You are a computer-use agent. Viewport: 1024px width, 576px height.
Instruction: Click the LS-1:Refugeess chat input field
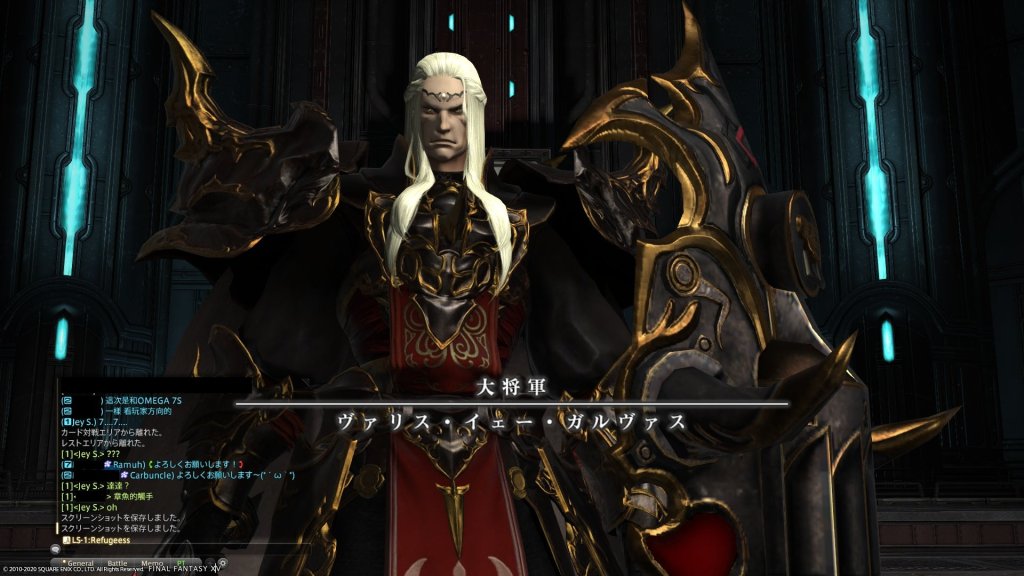point(150,540)
